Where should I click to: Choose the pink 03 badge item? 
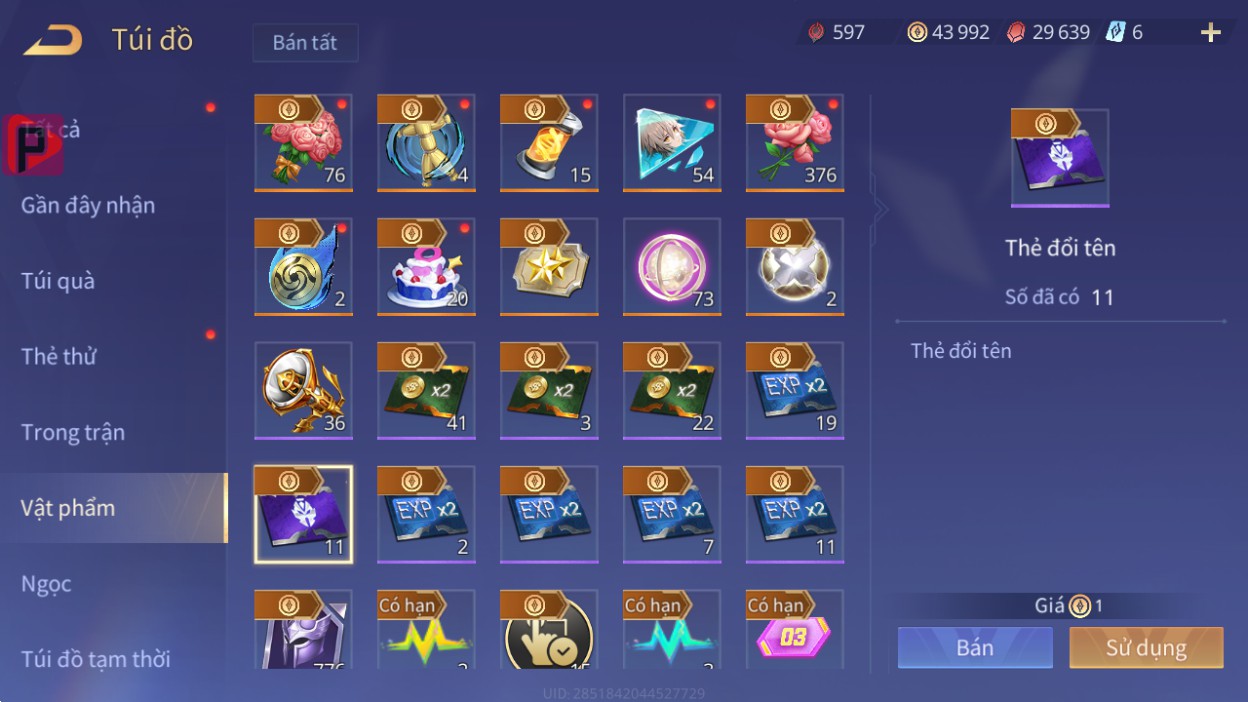pyautogui.click(x=794, y=630)
